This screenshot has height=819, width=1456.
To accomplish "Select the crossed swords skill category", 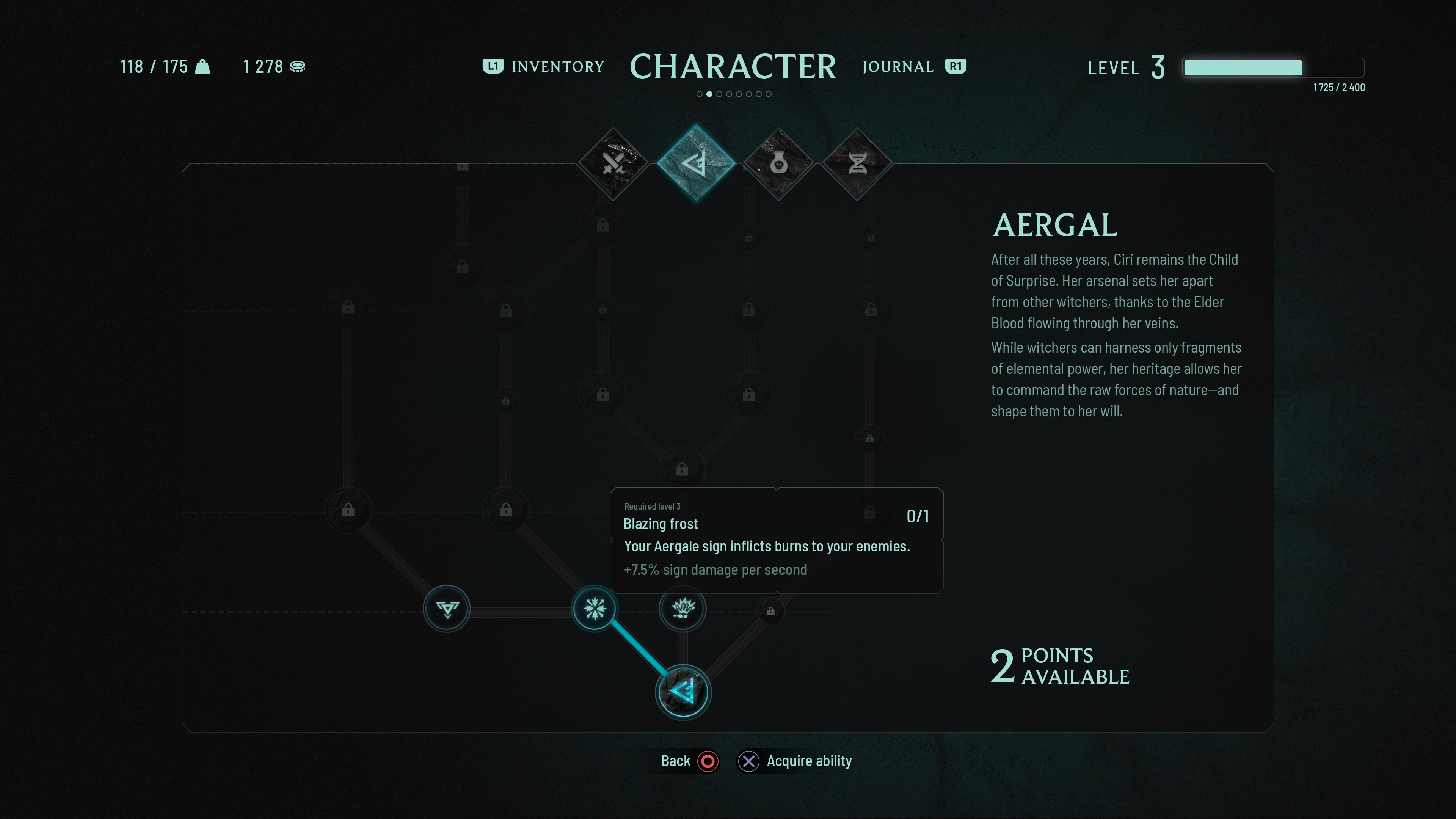I will tap(613, 164).
